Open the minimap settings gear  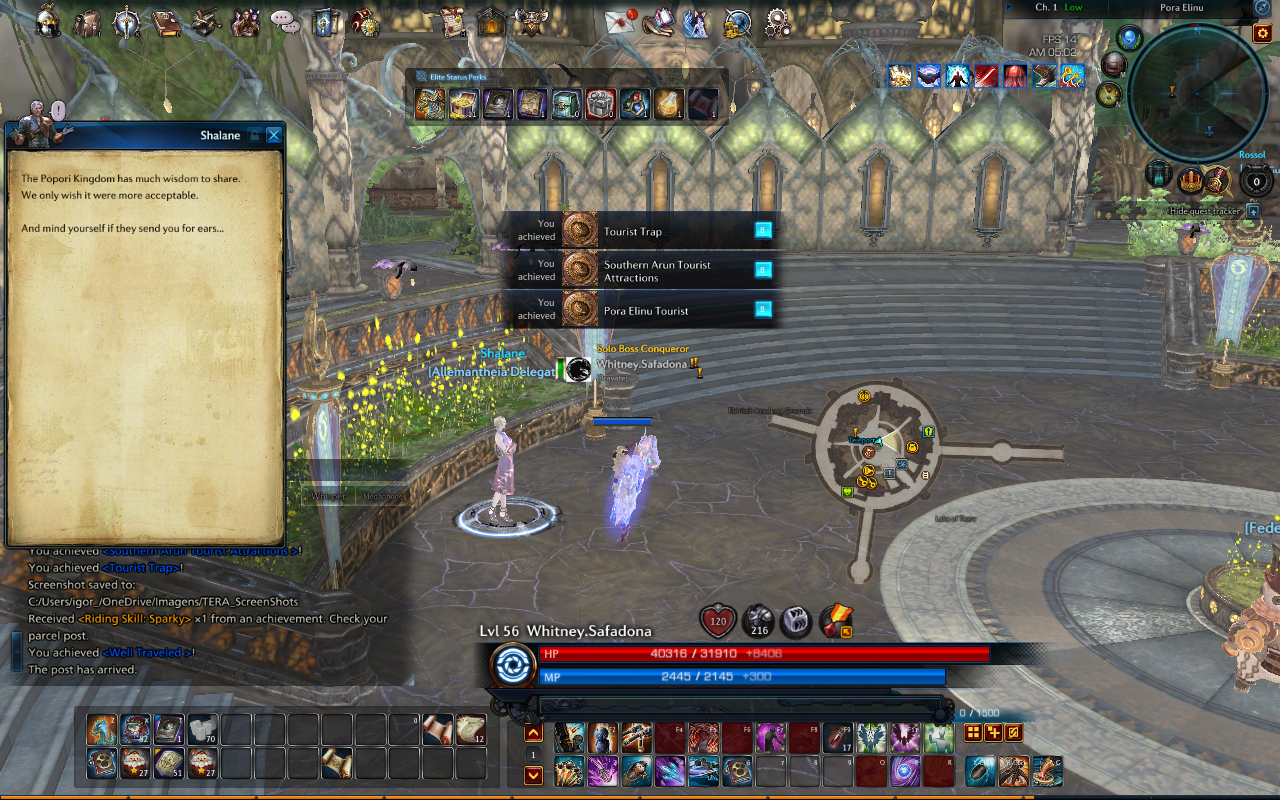tap(1262, 34)
